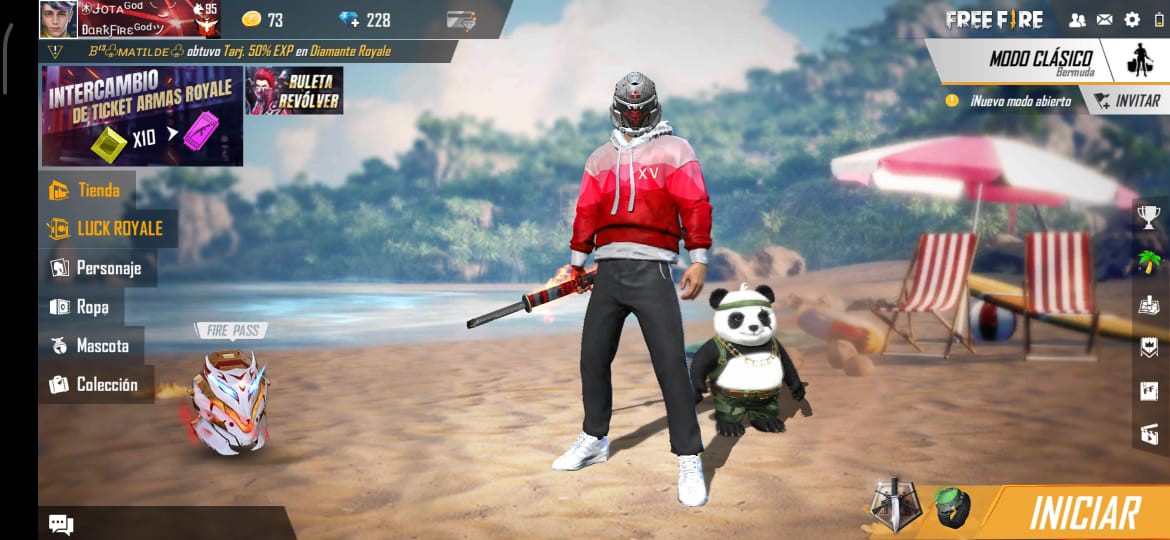Start a match with the INICIAR button
The width and height of the screenshot is (1170, 540).
[x=1083, y=513]
